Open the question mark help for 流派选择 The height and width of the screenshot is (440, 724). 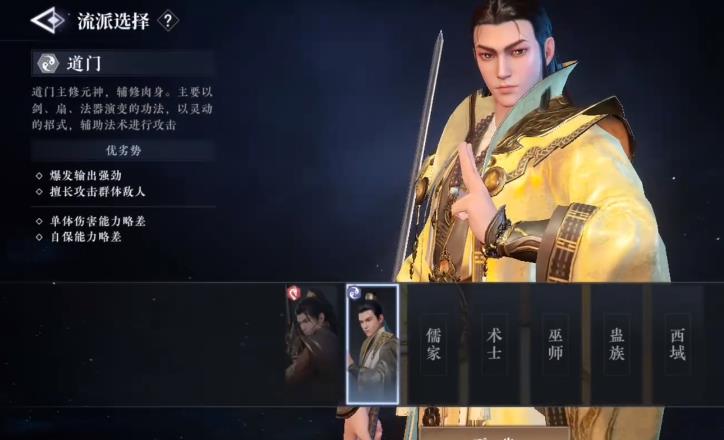(x=169, y=20)
